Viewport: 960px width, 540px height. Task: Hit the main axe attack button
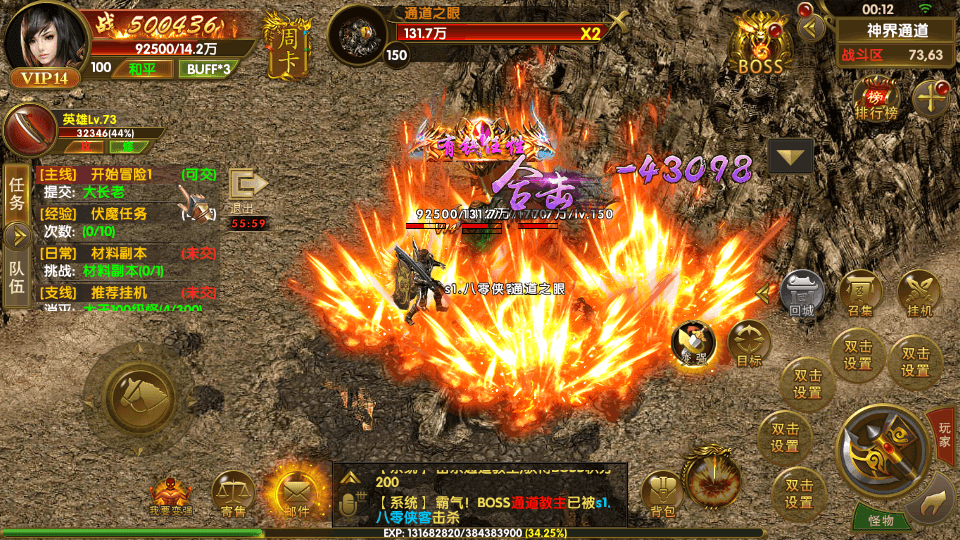(881, 451)
